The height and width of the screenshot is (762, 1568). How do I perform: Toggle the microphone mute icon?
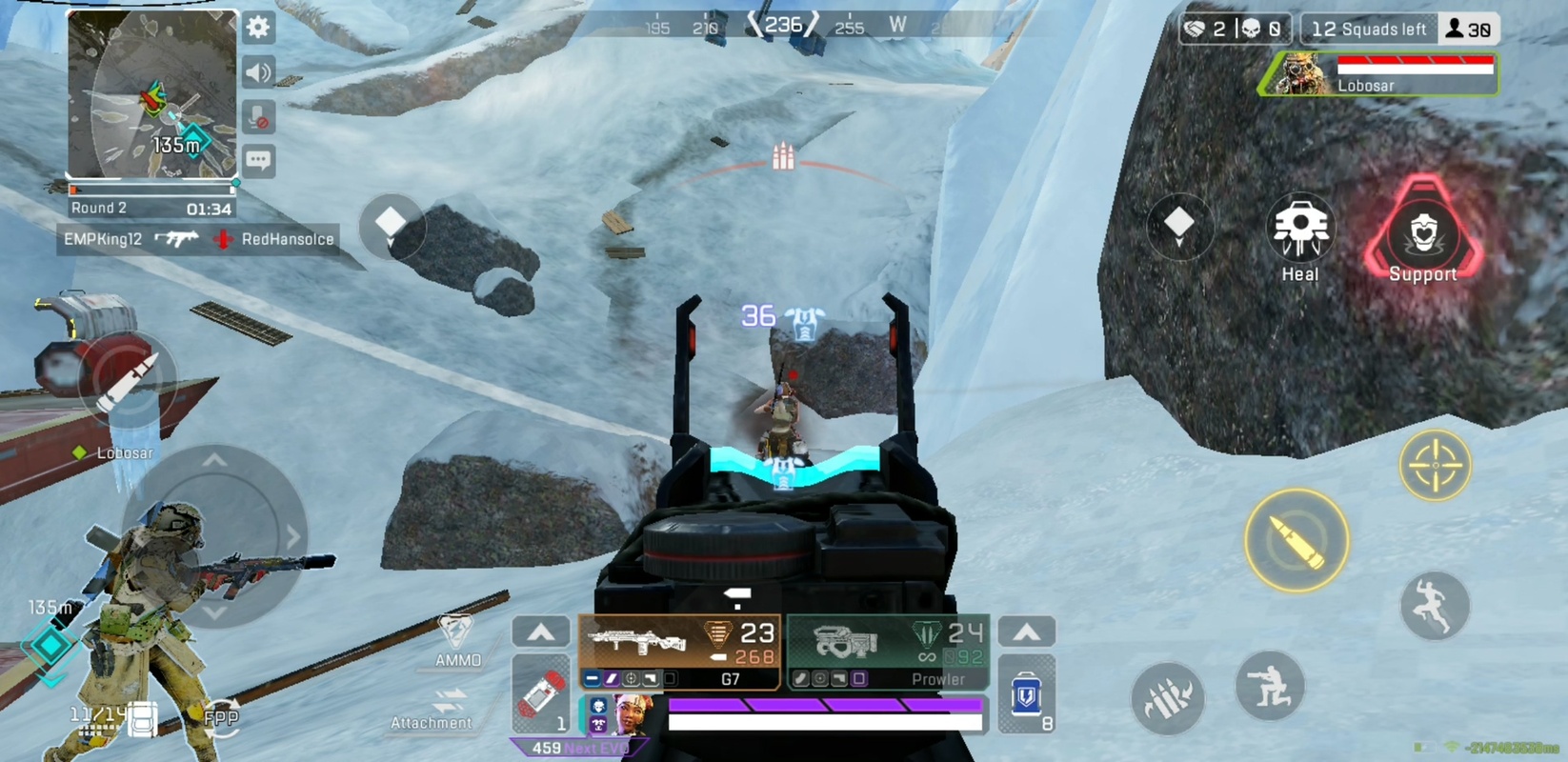[x=258, y=117]
